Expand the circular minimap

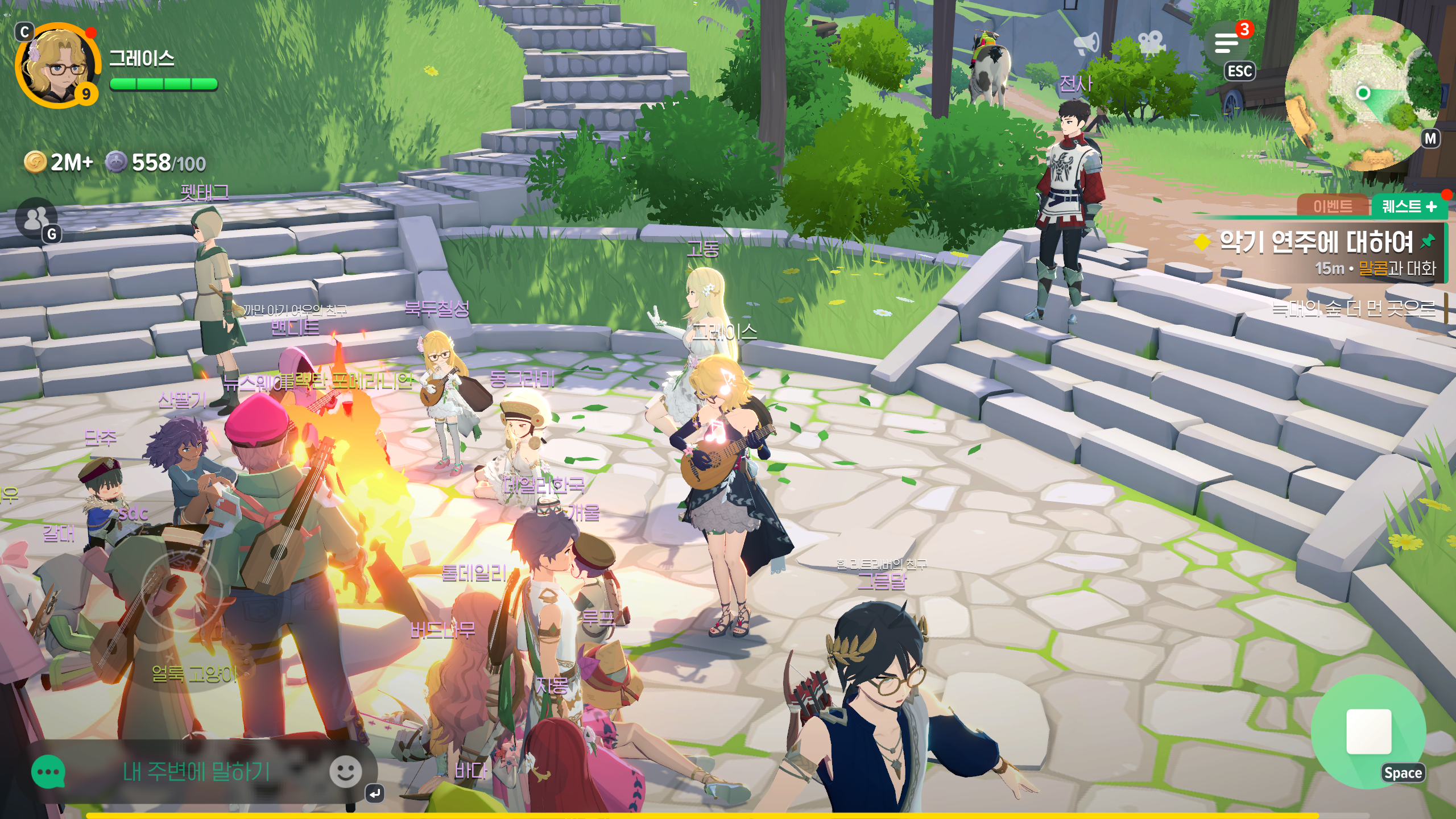coord(1363,93)
